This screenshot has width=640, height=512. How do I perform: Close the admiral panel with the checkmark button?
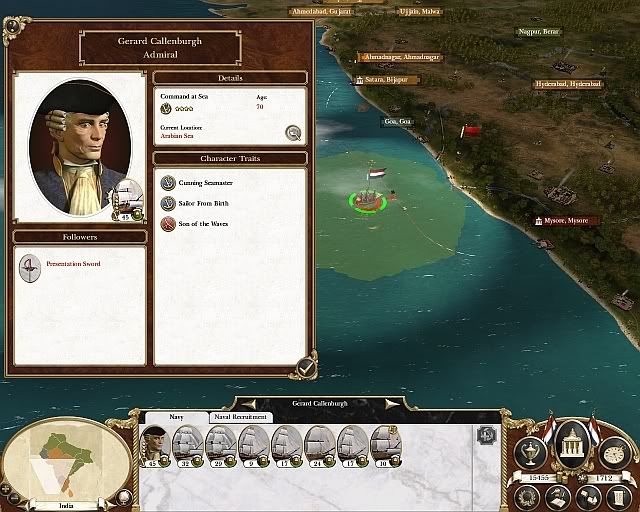pyautogui.click(x=303, y=367)
